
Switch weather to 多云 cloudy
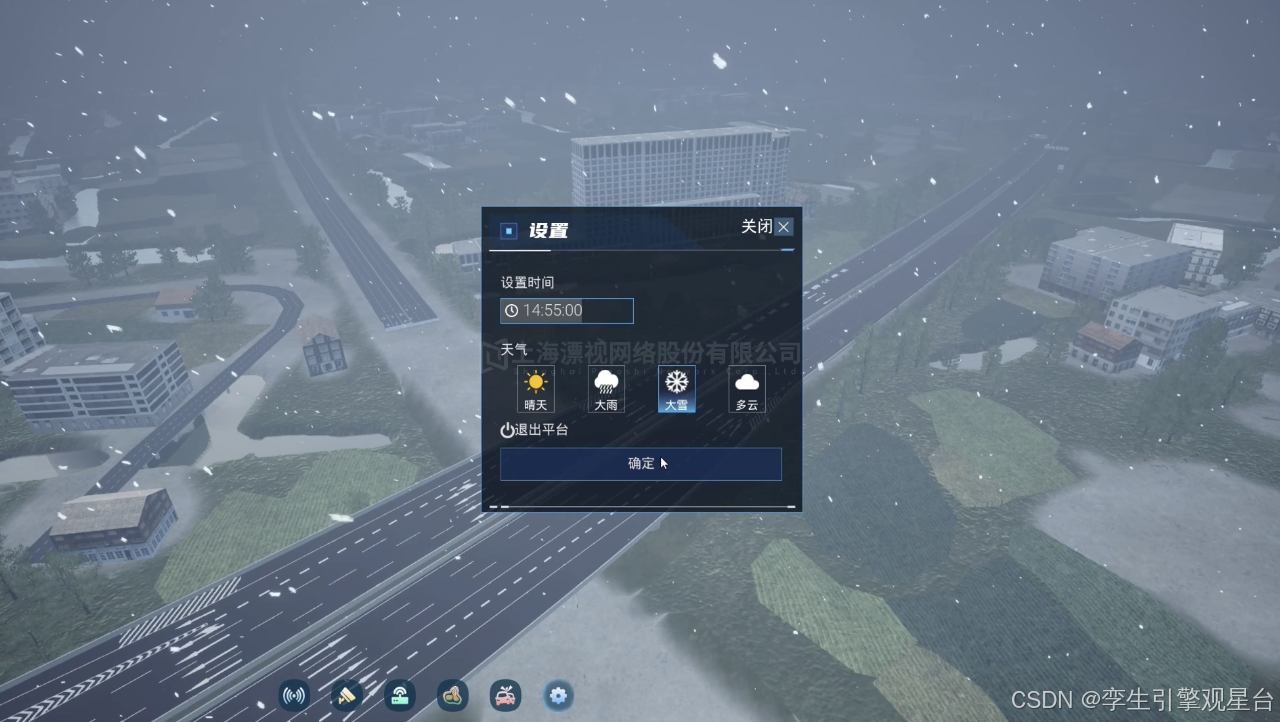[747, 389]
